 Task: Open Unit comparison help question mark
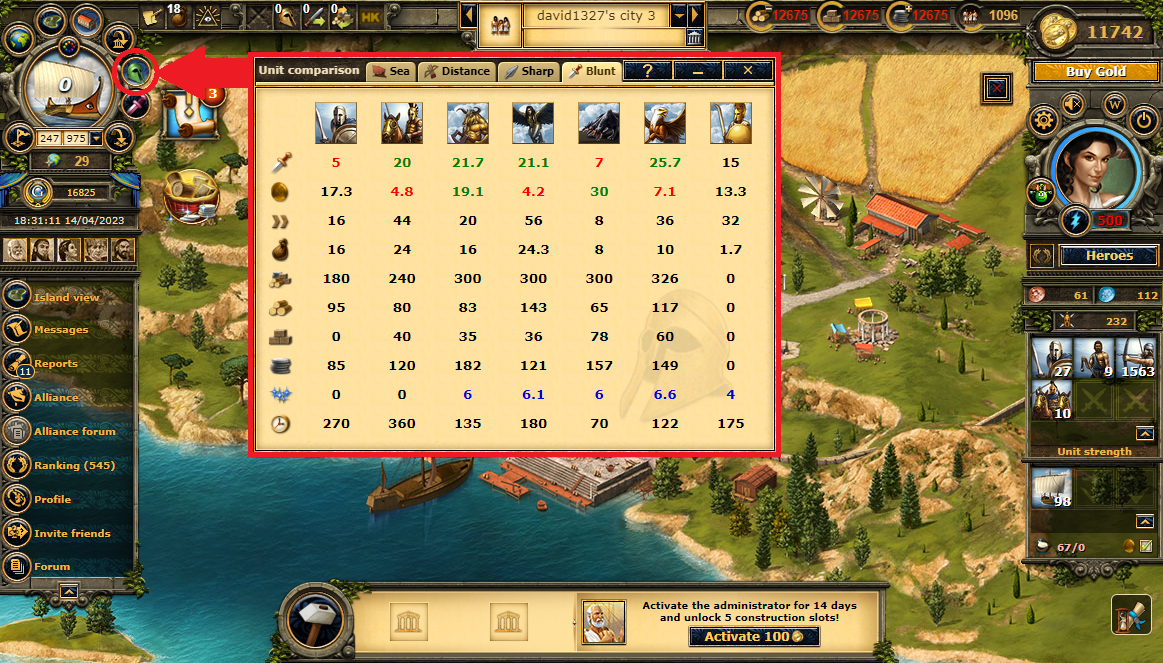[x=648, y=71]
